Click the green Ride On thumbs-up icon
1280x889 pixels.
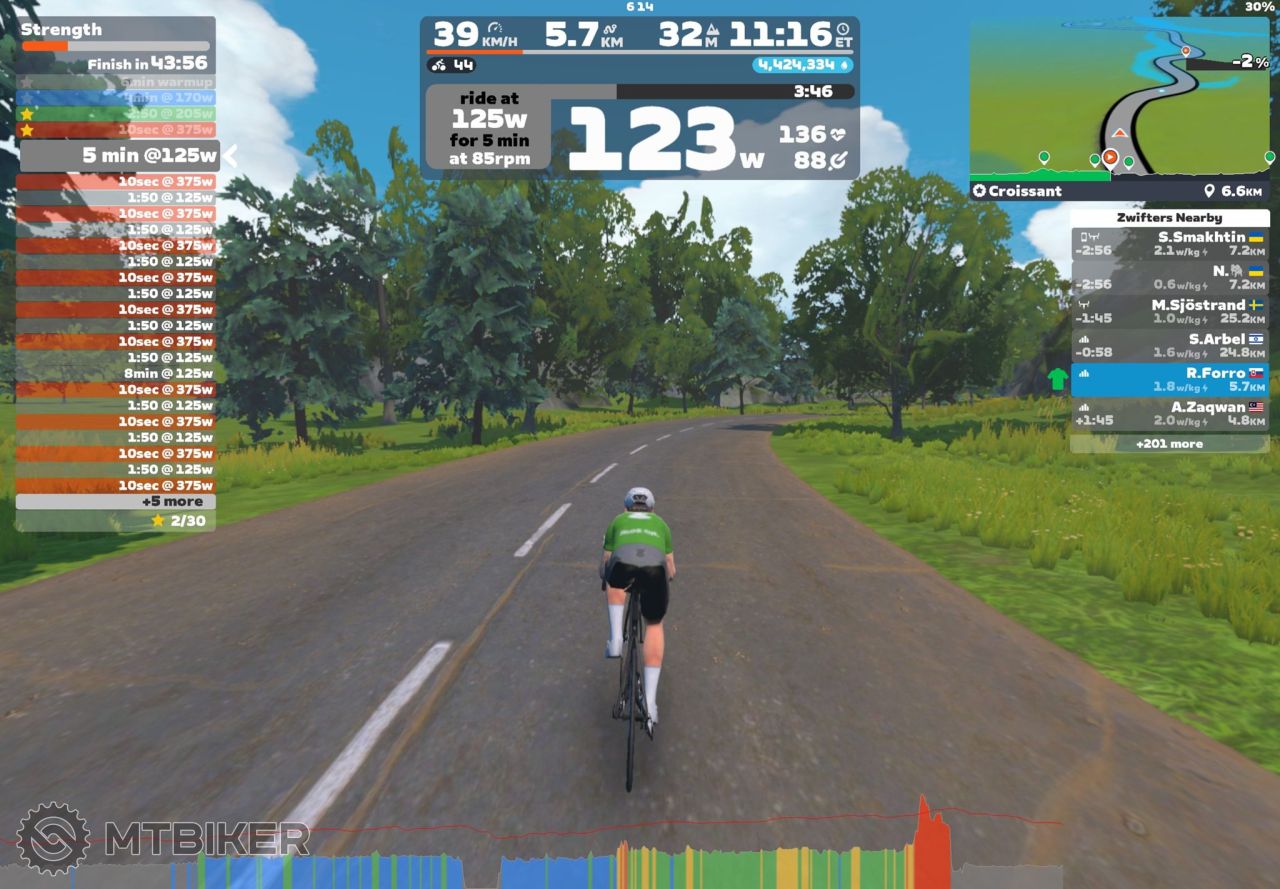pos(1057,380)
